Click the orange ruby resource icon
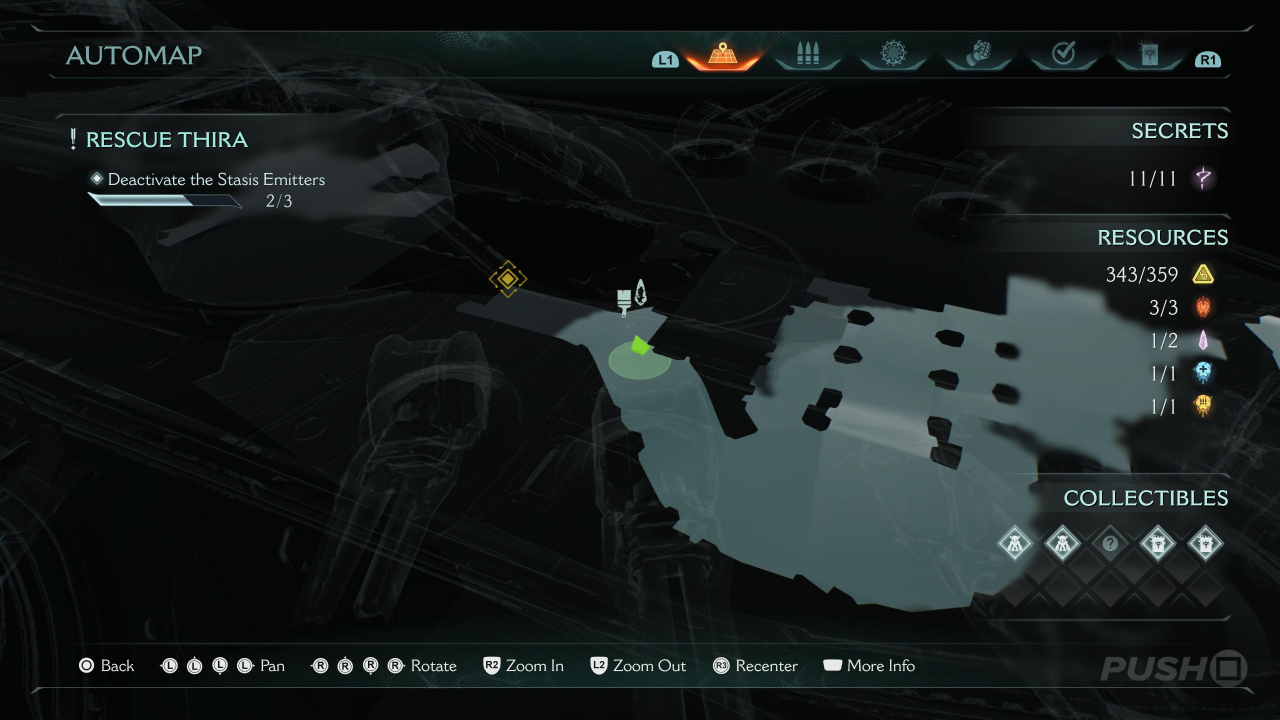 pyautogui.click(x=1203, y=307)
